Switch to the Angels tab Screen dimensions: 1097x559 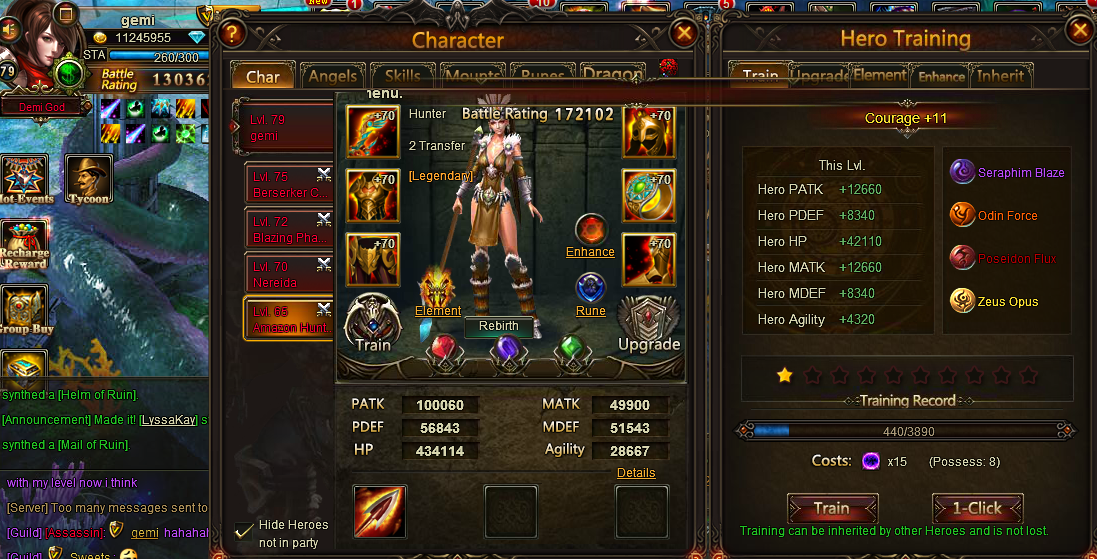[333, 77]
